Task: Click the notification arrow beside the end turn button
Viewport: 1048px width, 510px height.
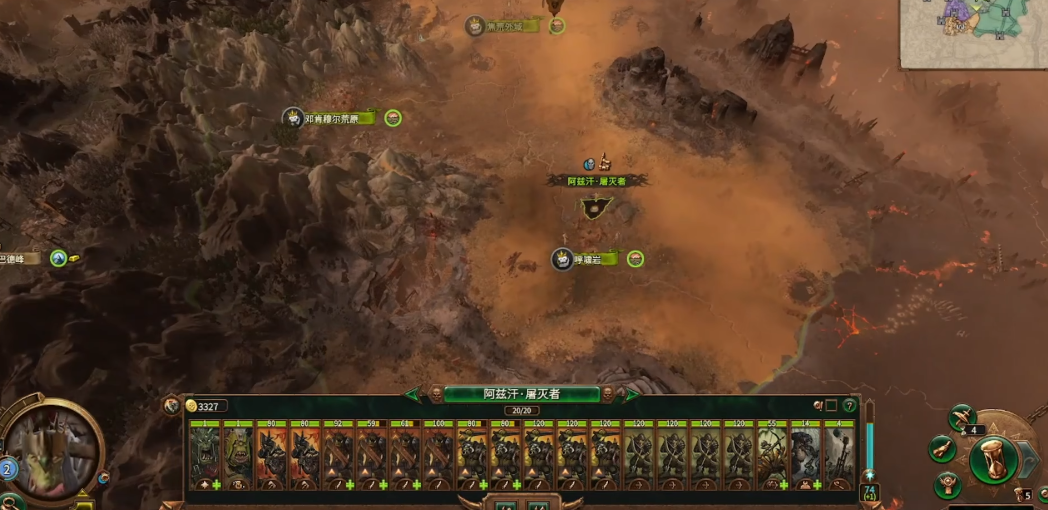Action: pyautogui.click(x=1030, y=459)
